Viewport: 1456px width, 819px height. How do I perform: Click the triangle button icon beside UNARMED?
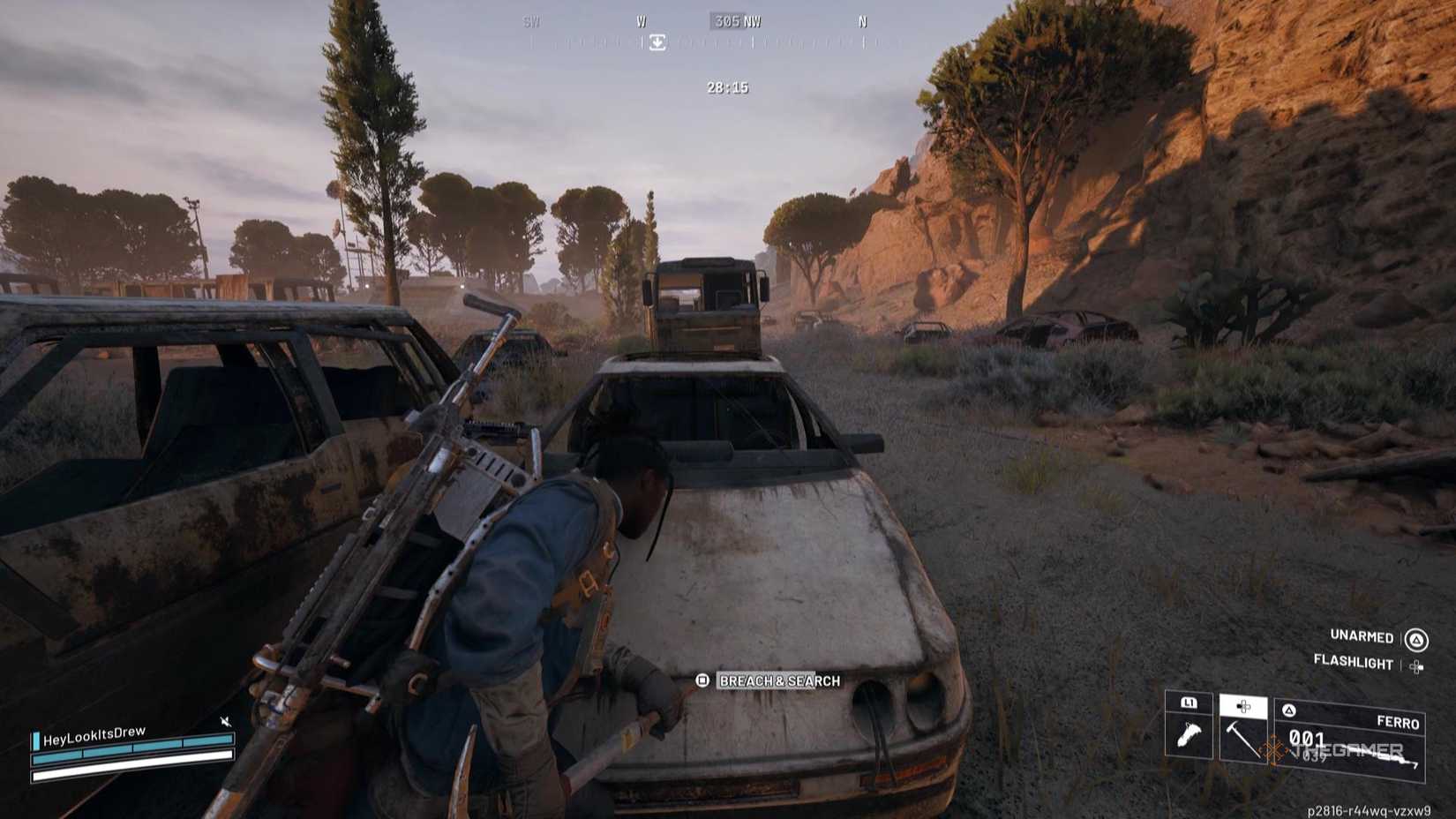click(1416, 640)
